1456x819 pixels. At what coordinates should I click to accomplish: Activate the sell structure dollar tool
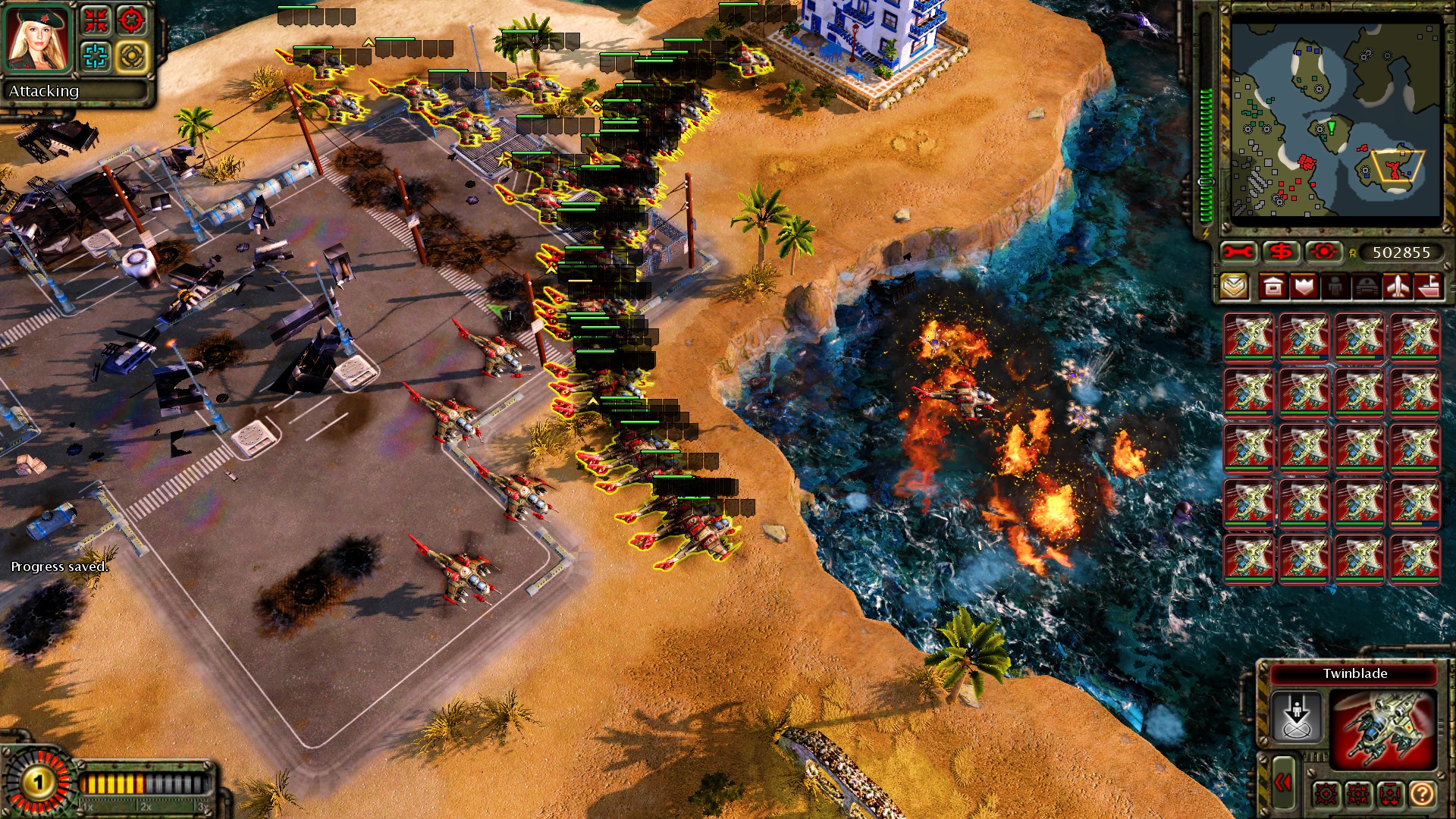pos(1282,250)
